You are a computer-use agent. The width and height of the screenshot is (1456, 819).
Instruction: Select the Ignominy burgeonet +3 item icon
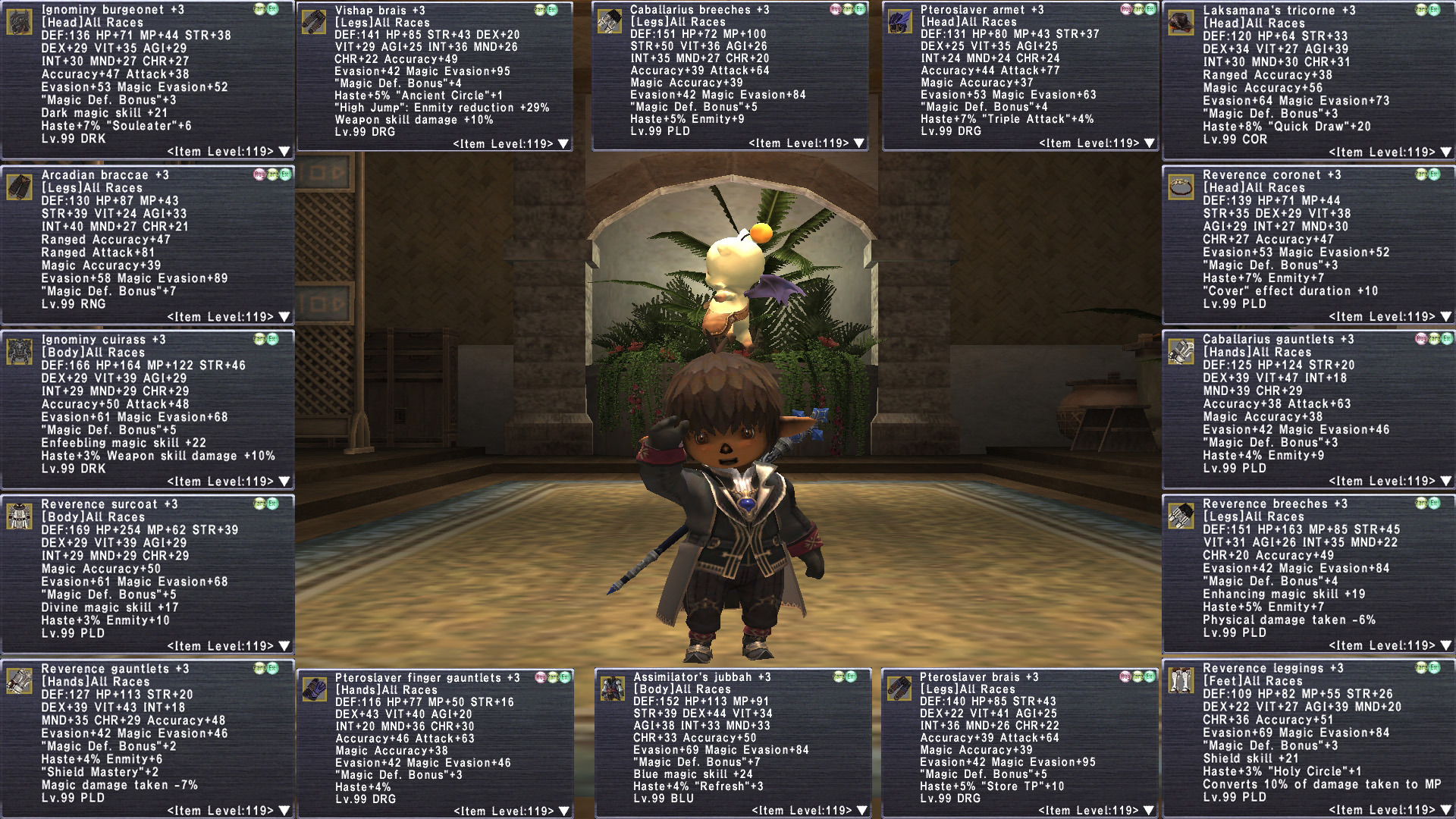(x=20, y=22)
